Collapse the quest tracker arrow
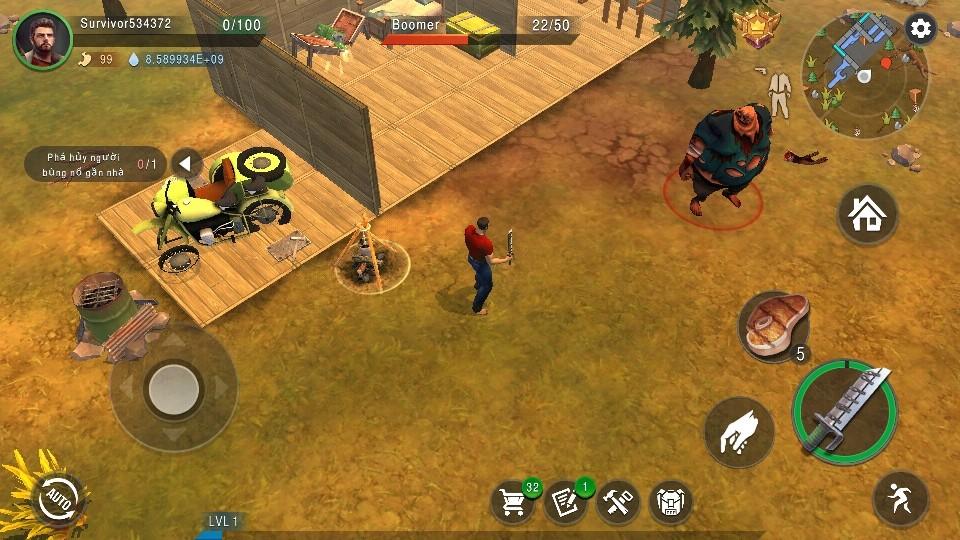Image resolution: width=960 pixels, height=540 pixels. pyautogui.click(x=187, y=164)
